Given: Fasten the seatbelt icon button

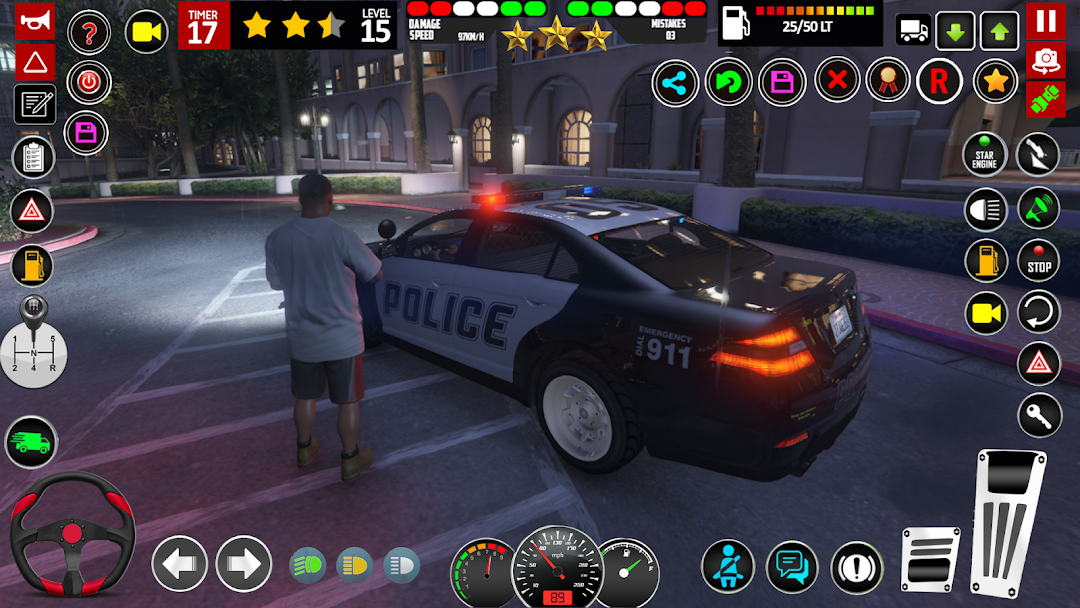Looking at the screenshot, I should pyautogui.click(x=727, y=566).
